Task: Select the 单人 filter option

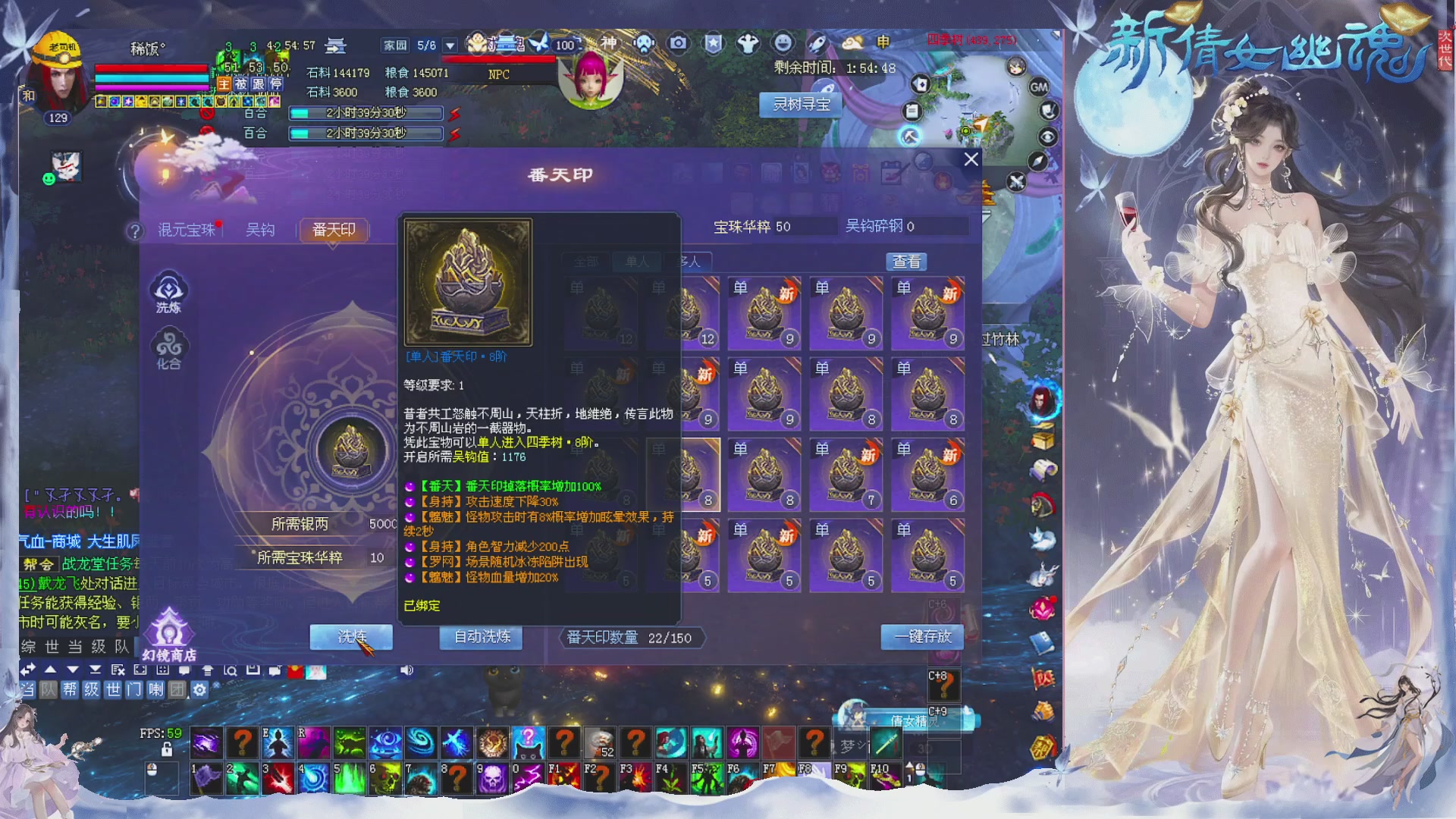Action: tap(637, 261)
